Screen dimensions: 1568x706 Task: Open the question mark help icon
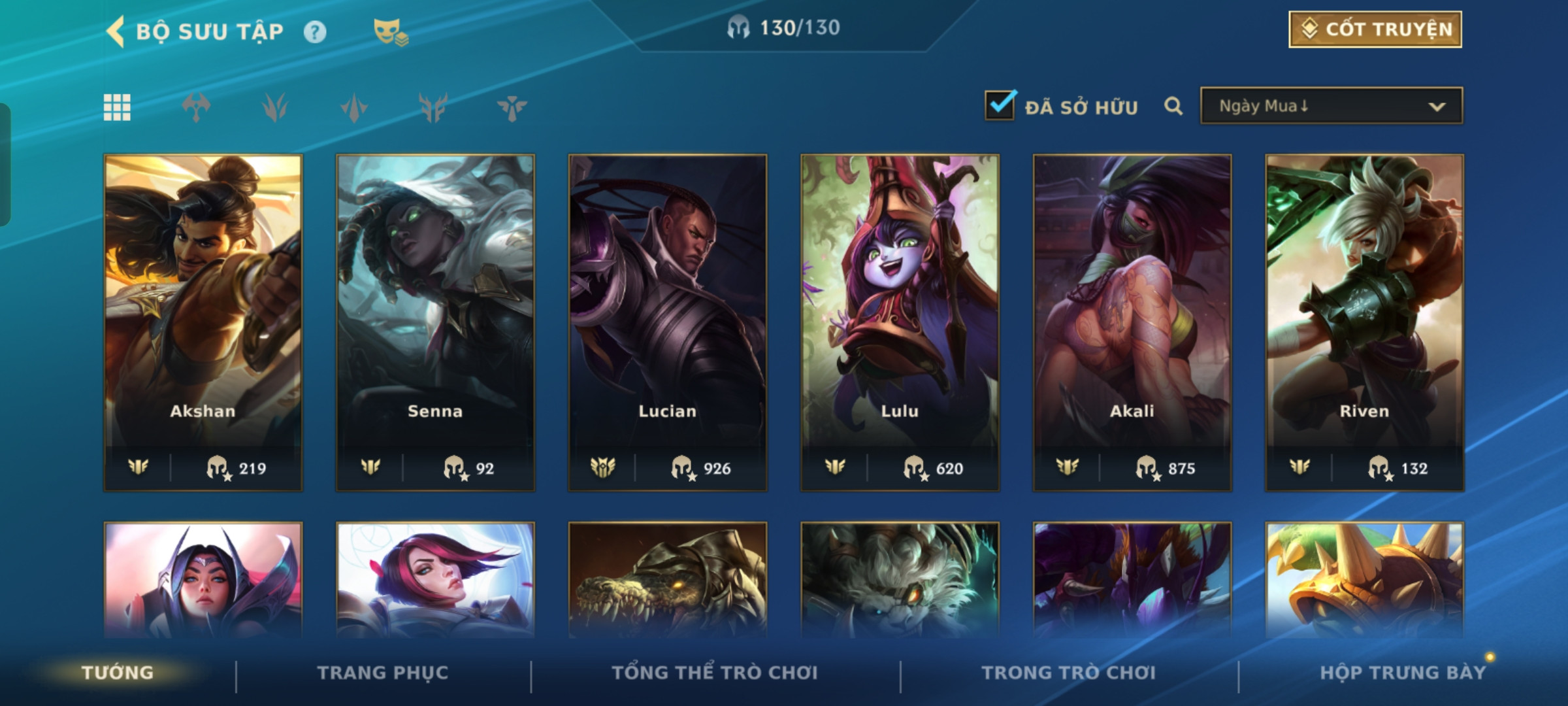[x=315, y=31]
